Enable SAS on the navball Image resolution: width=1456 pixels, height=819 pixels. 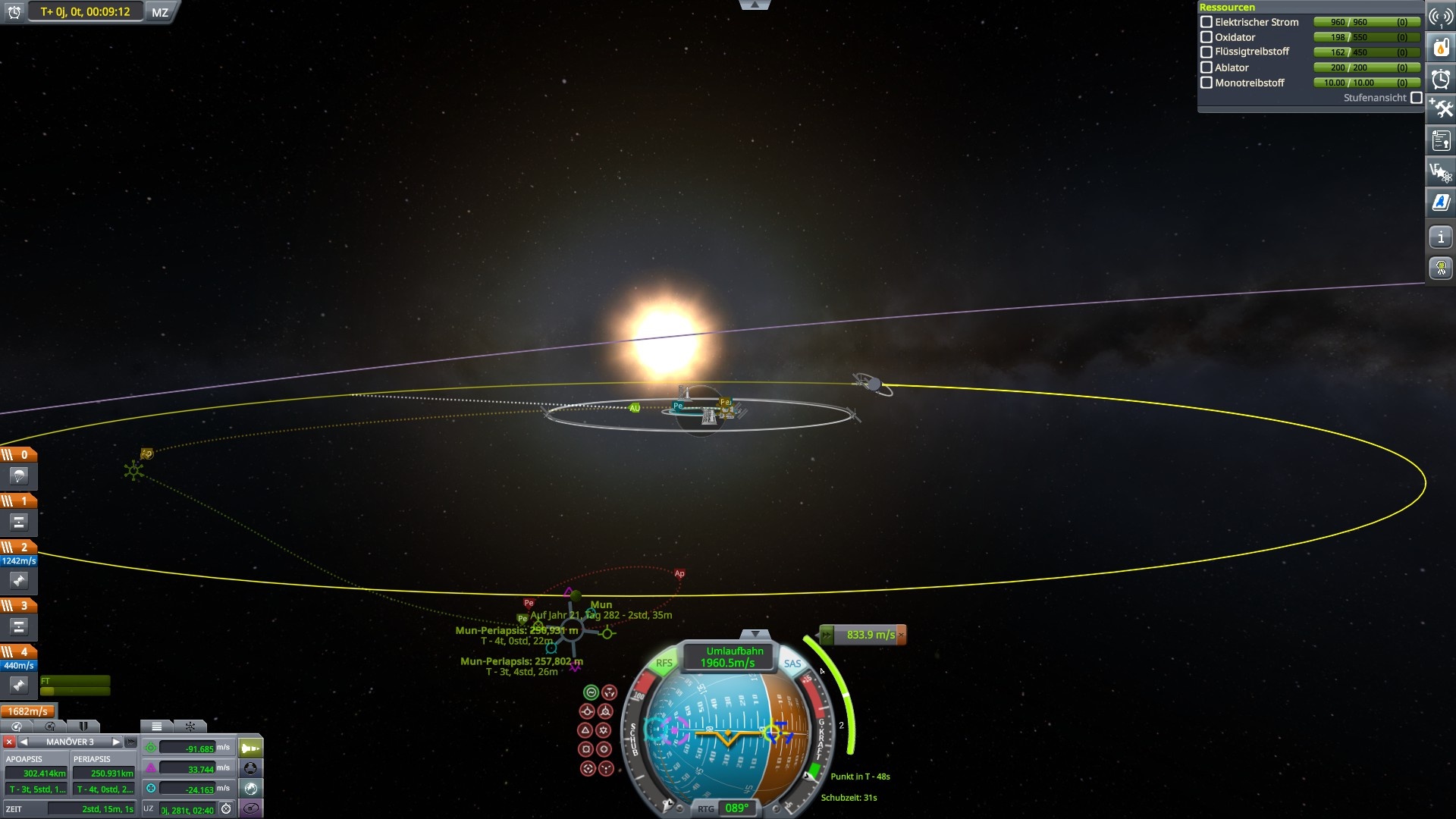(792, 663)
